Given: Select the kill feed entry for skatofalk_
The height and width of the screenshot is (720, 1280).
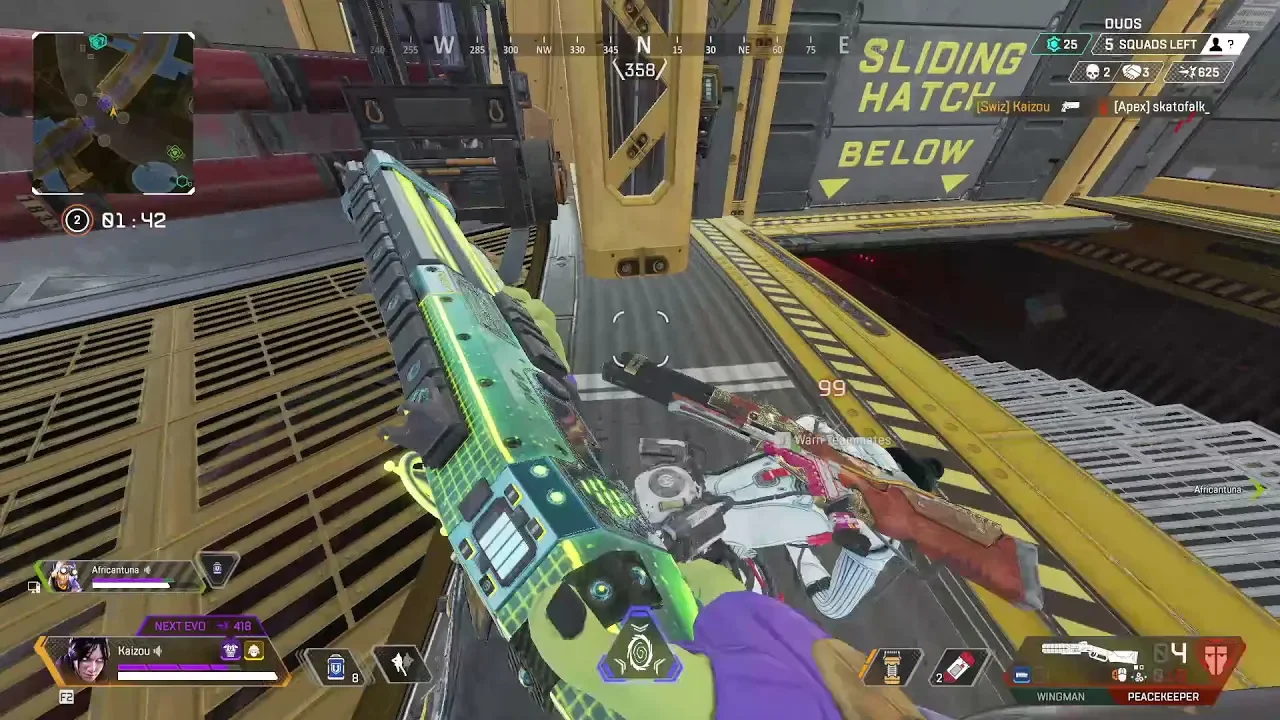Looking at the screenshot, I should [x=1160, y=107].
